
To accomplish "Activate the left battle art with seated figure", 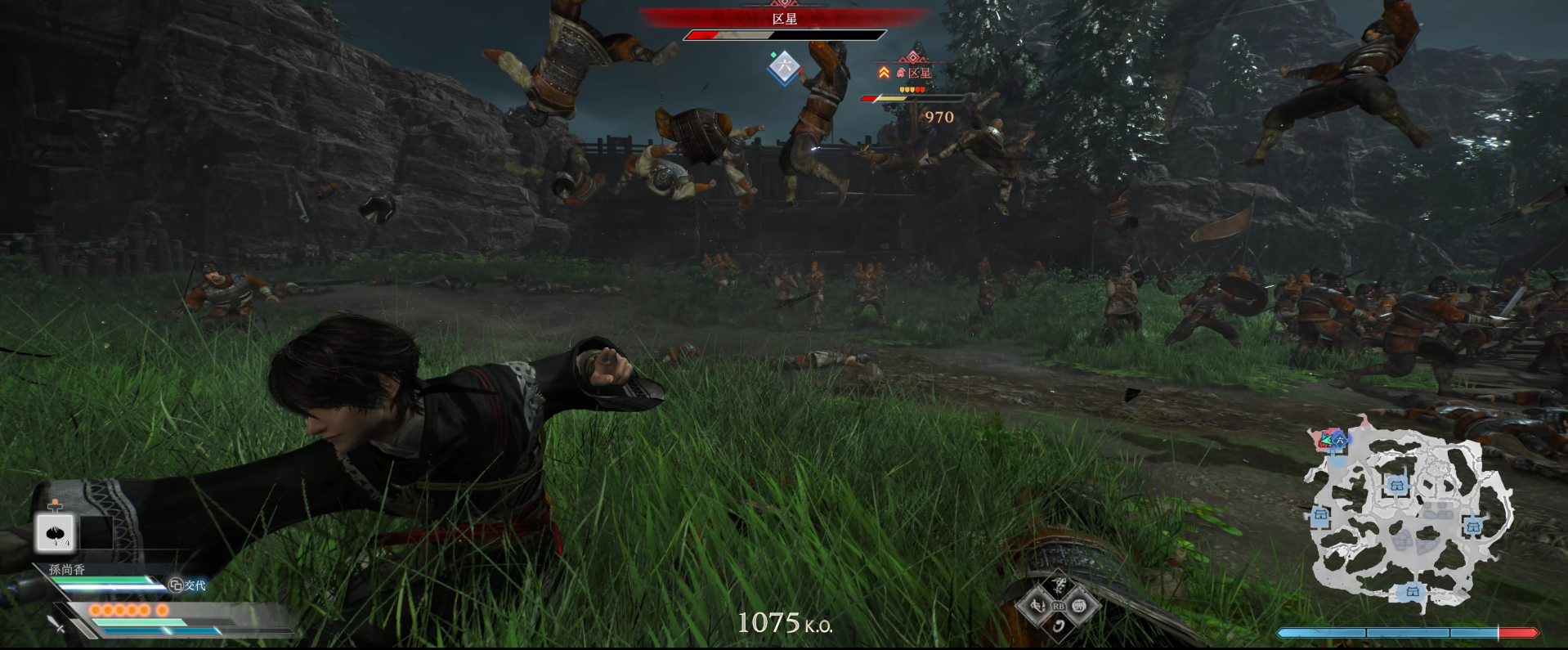I will click(x=1038, y=606).
